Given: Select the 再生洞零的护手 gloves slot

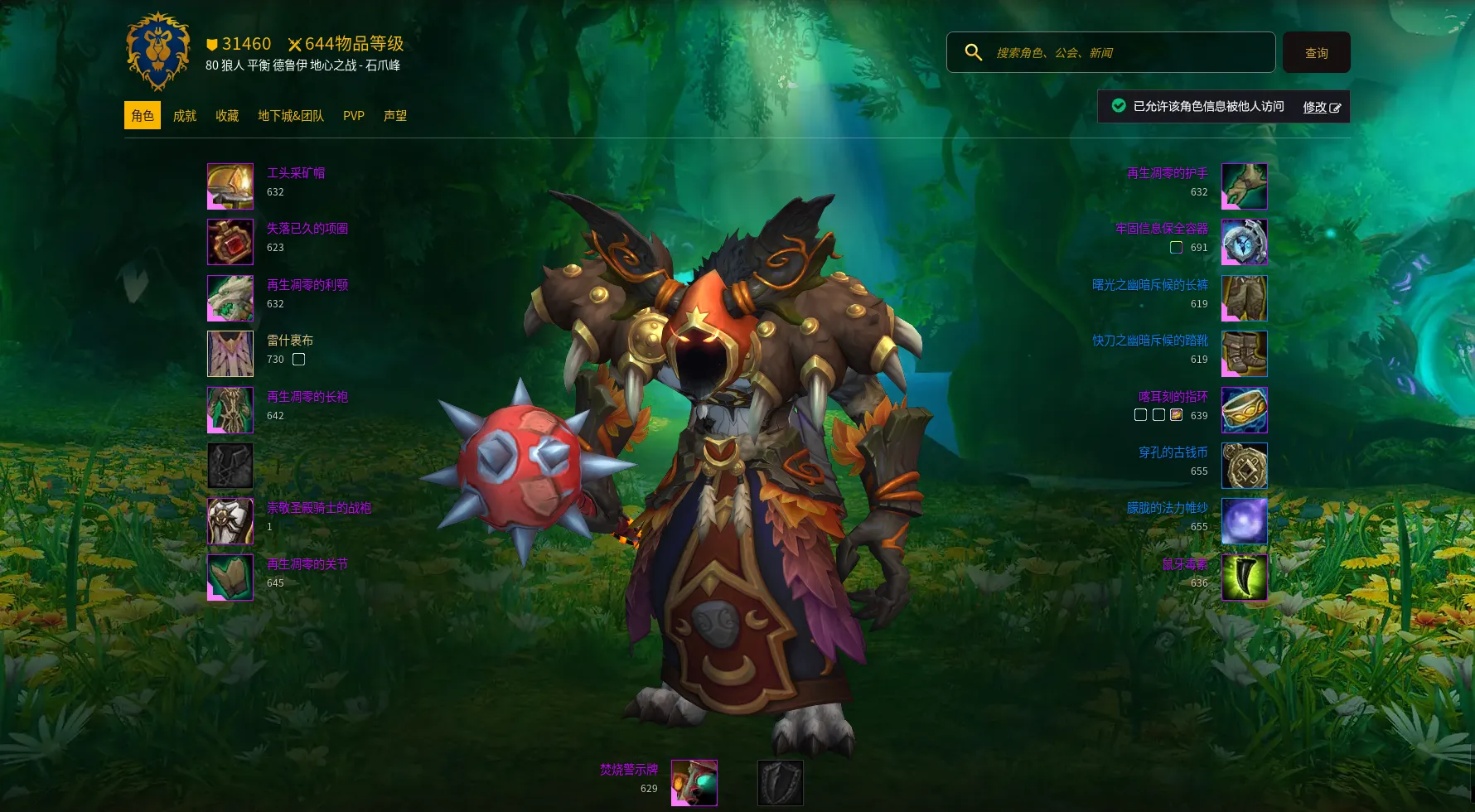Looking at the screenshot, I should click(1244, 186).
